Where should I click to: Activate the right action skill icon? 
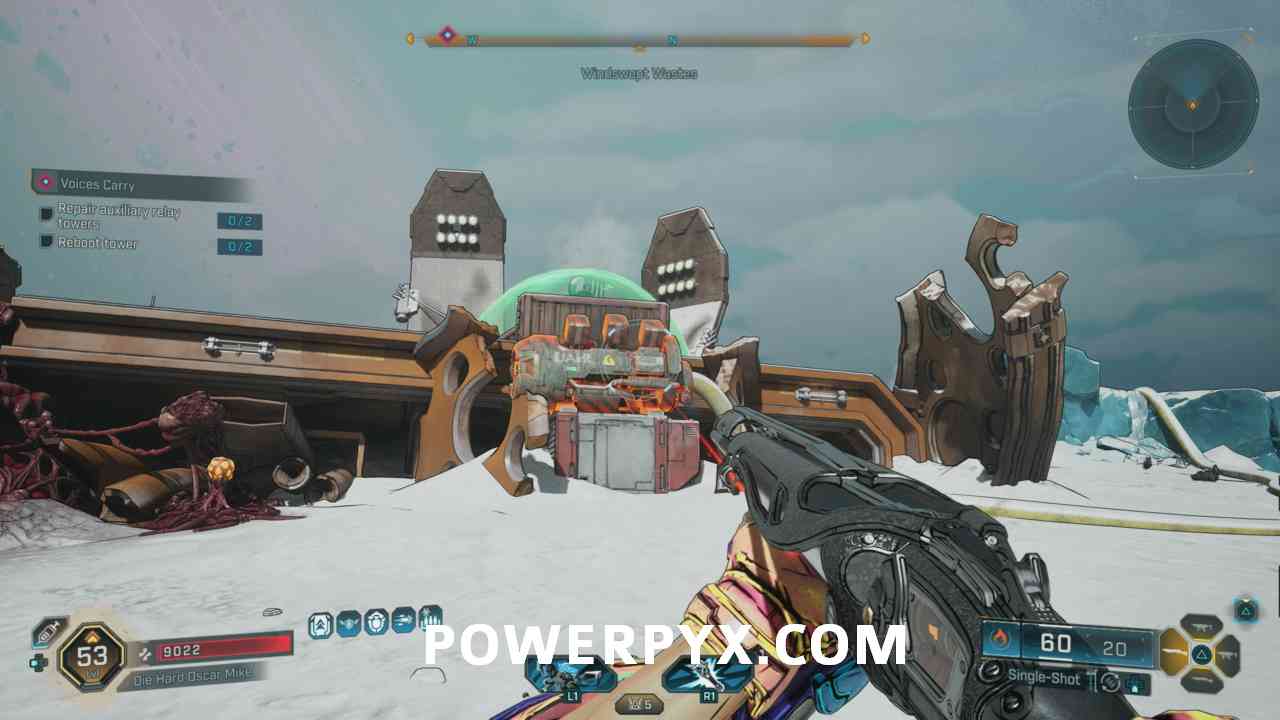(x=706, y=677)
